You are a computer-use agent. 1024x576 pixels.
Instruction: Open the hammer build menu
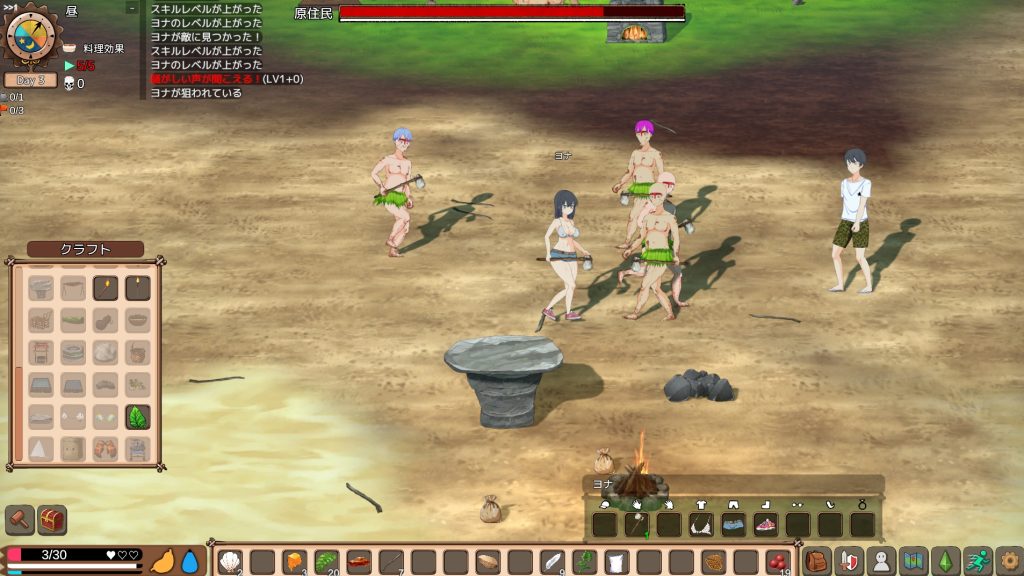20,520
